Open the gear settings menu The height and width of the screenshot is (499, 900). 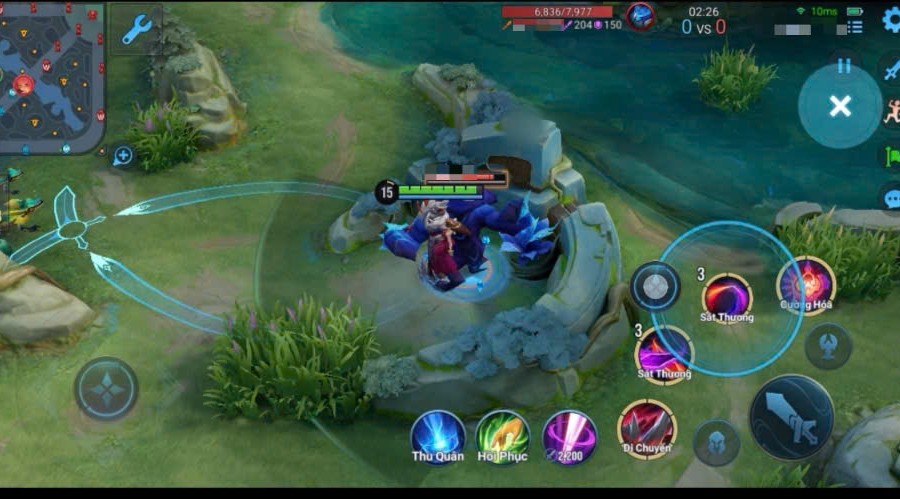point(890,20)
